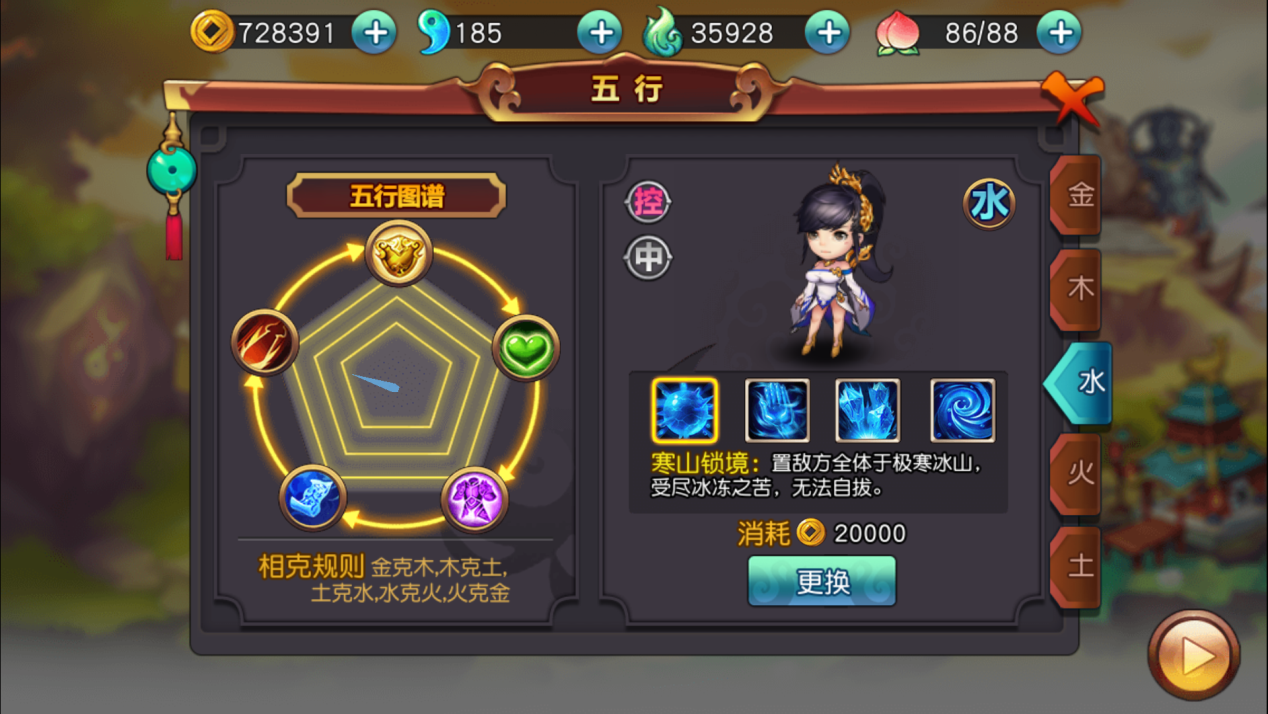Tap the orange play arrow button
1268x714 pixels.
click(x=1193, y=656)
